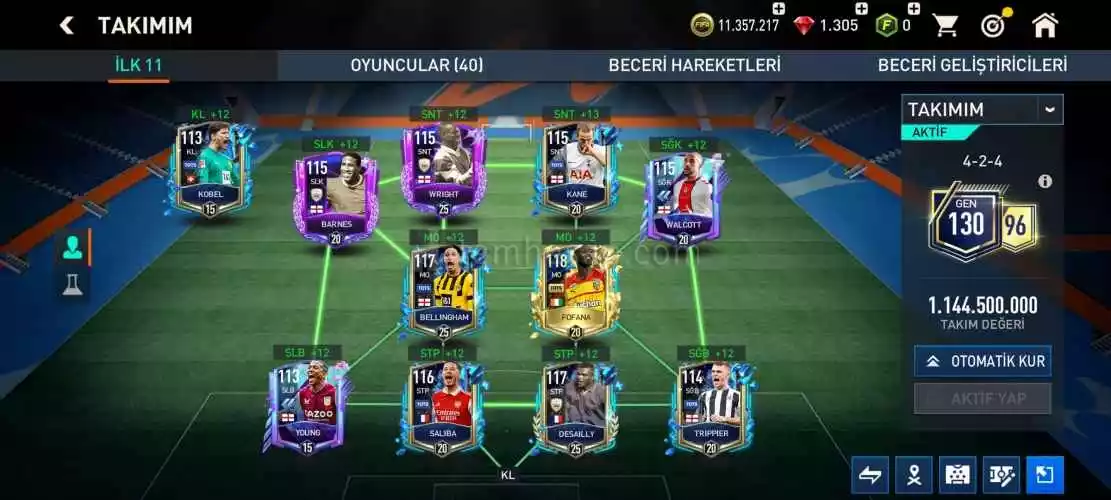The image size is (1111, 500).
Task: Open the chemistry flask view
Action: [x=73, y=286]
